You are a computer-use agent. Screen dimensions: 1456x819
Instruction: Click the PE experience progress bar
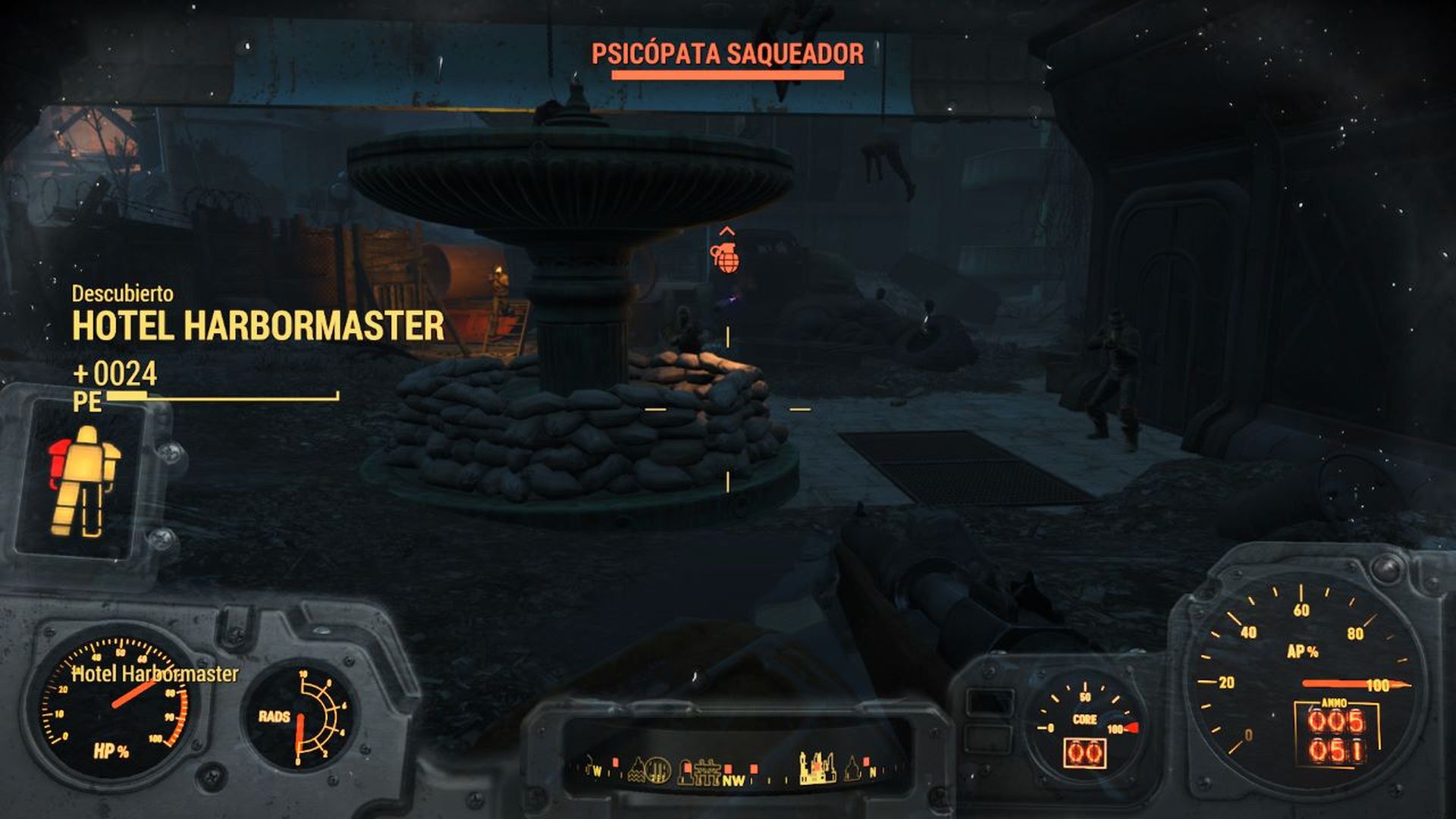(220, 396)
